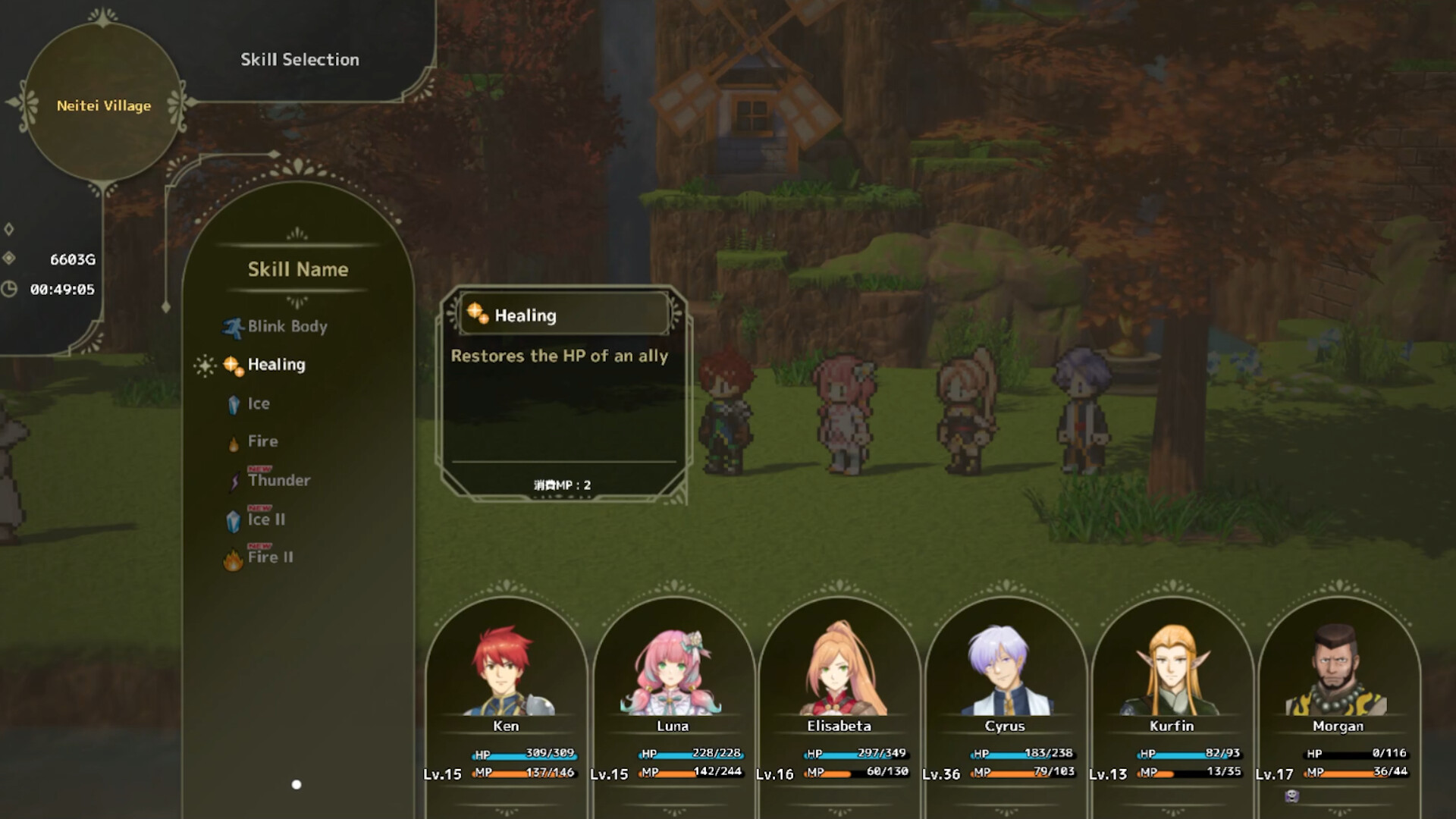Select the Thunder entry in the skill list
This screenshot has height=819, width=1456.
coord(279,481)
